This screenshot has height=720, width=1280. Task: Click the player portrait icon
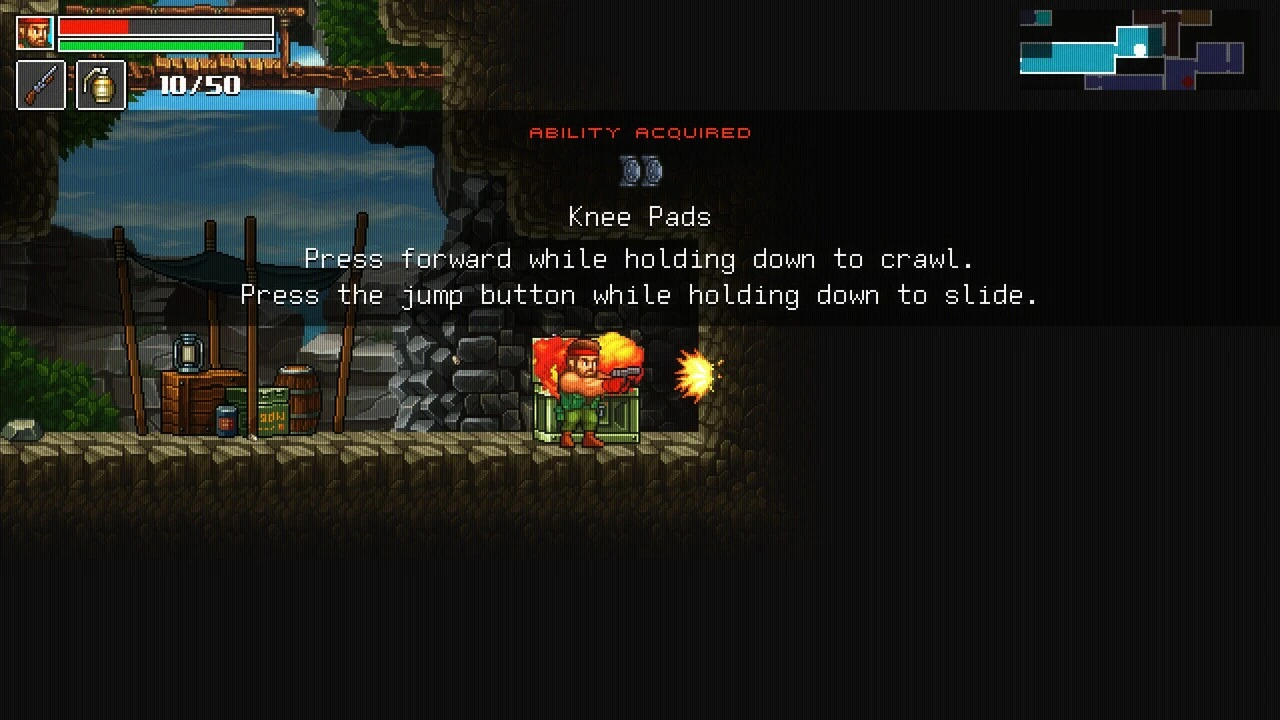(x=35, y=33)
